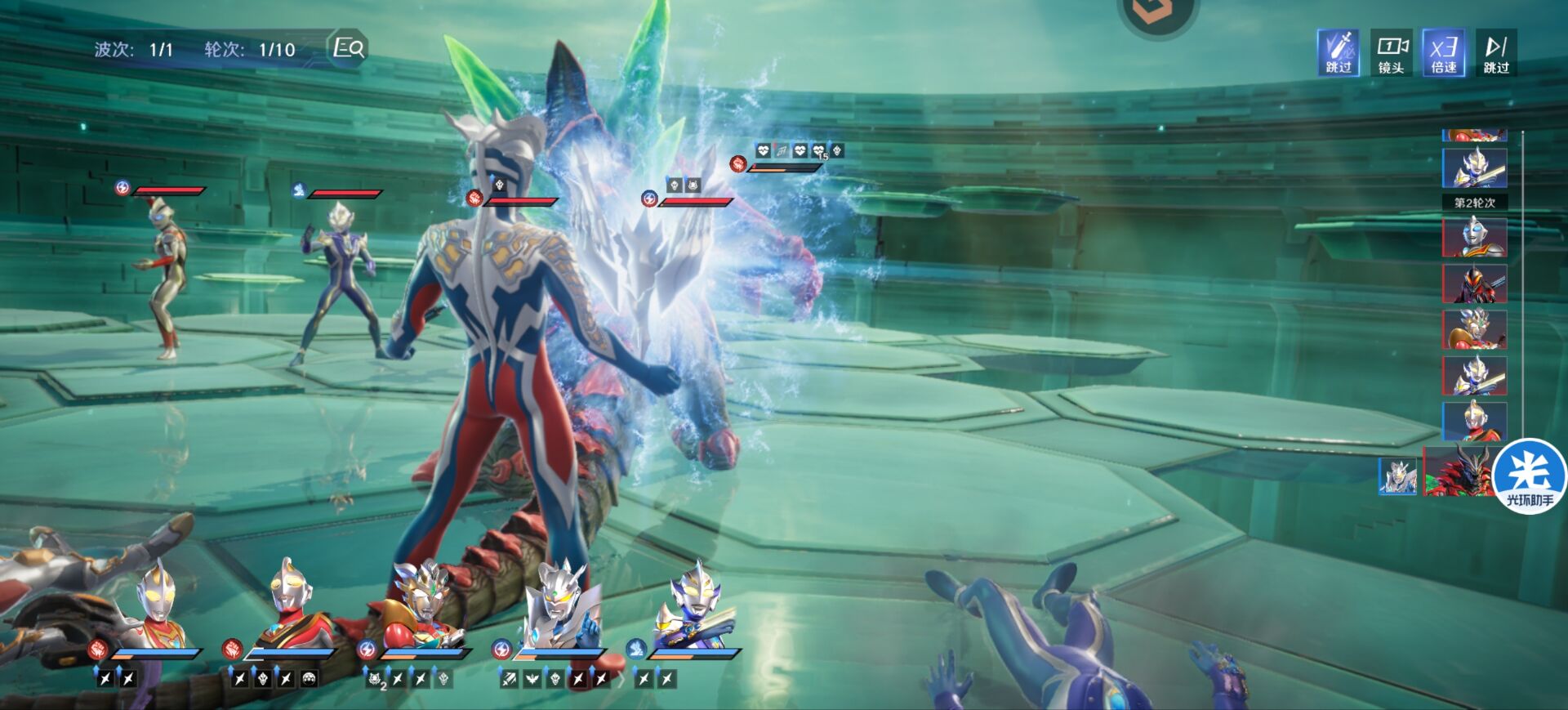This screenshot has height=710, width=1568.
Task: Skip the battle with the play-arrow 跳过 button
Action: 1496,53
